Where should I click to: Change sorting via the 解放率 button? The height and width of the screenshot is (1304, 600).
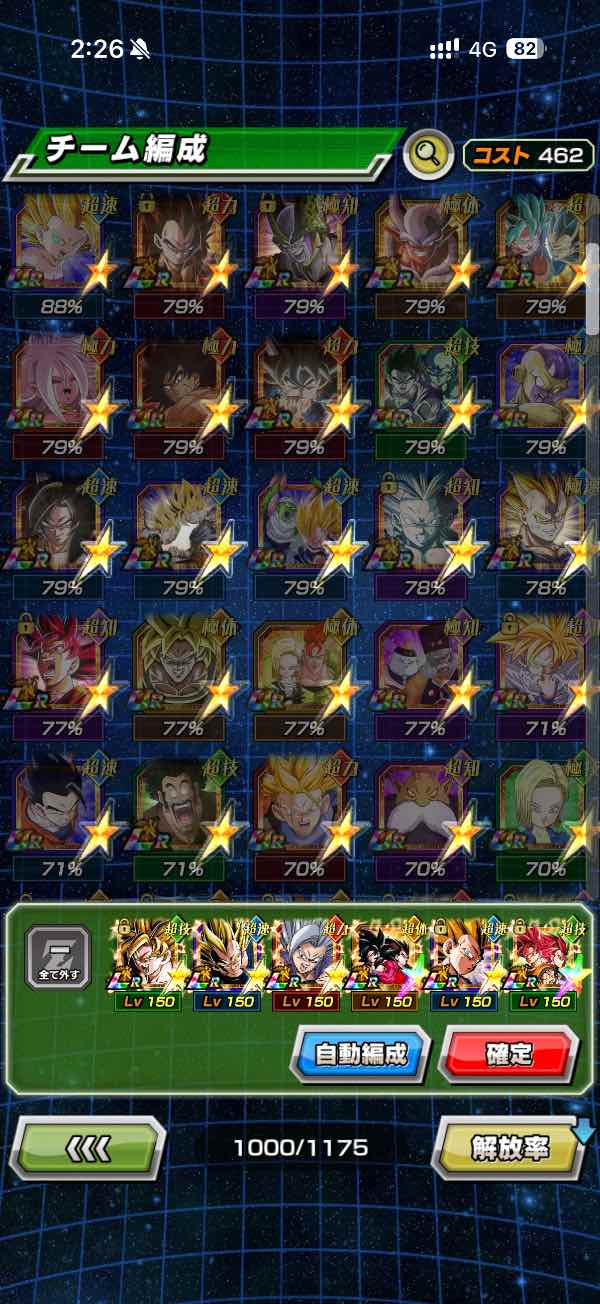(510, 1148)
